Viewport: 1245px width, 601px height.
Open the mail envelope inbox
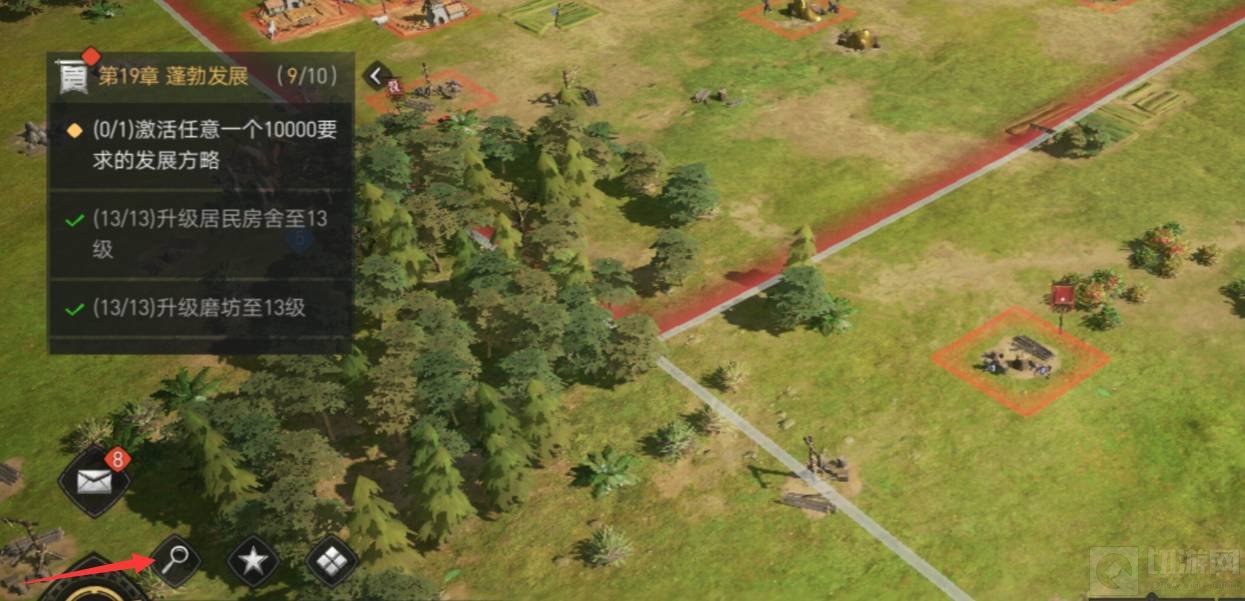pyautogui.click(x=94, y=482)
